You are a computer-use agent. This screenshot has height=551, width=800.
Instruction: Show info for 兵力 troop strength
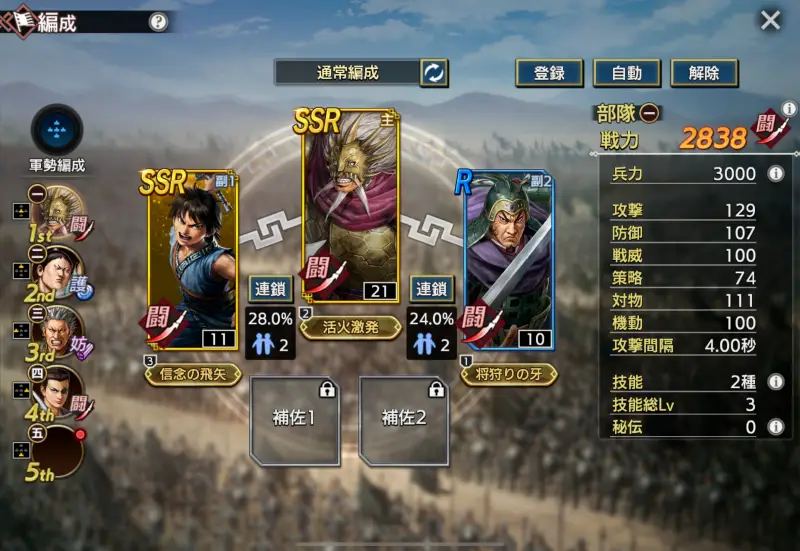pos(774,174)
